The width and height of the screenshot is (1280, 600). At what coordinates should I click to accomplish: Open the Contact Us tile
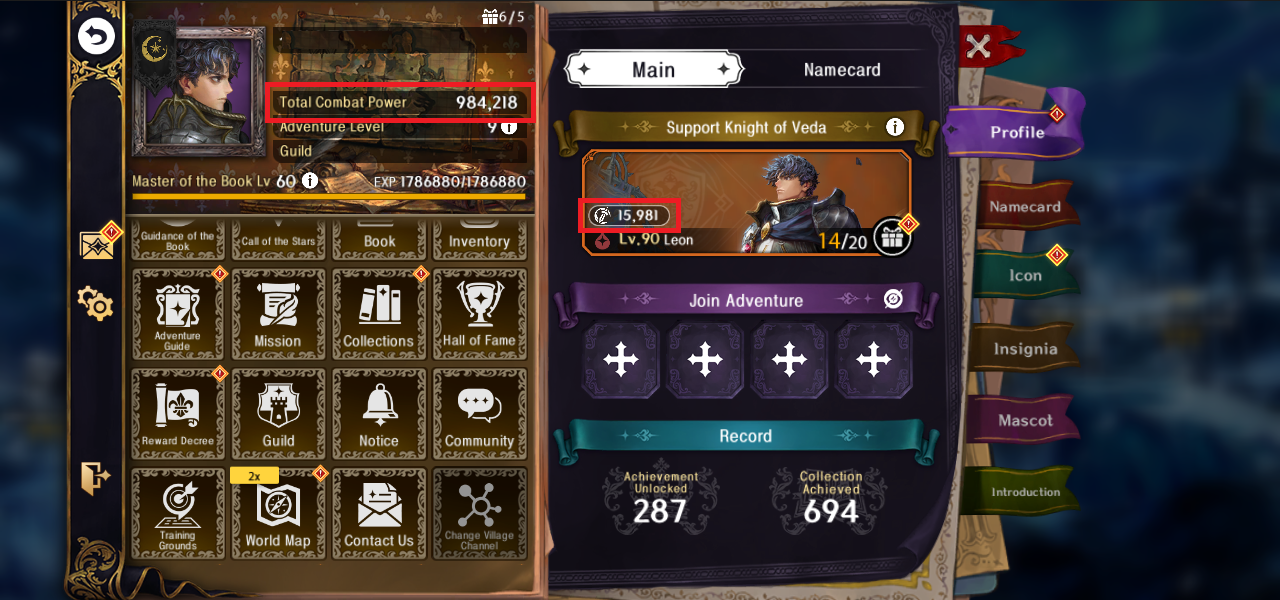[378, 514]
